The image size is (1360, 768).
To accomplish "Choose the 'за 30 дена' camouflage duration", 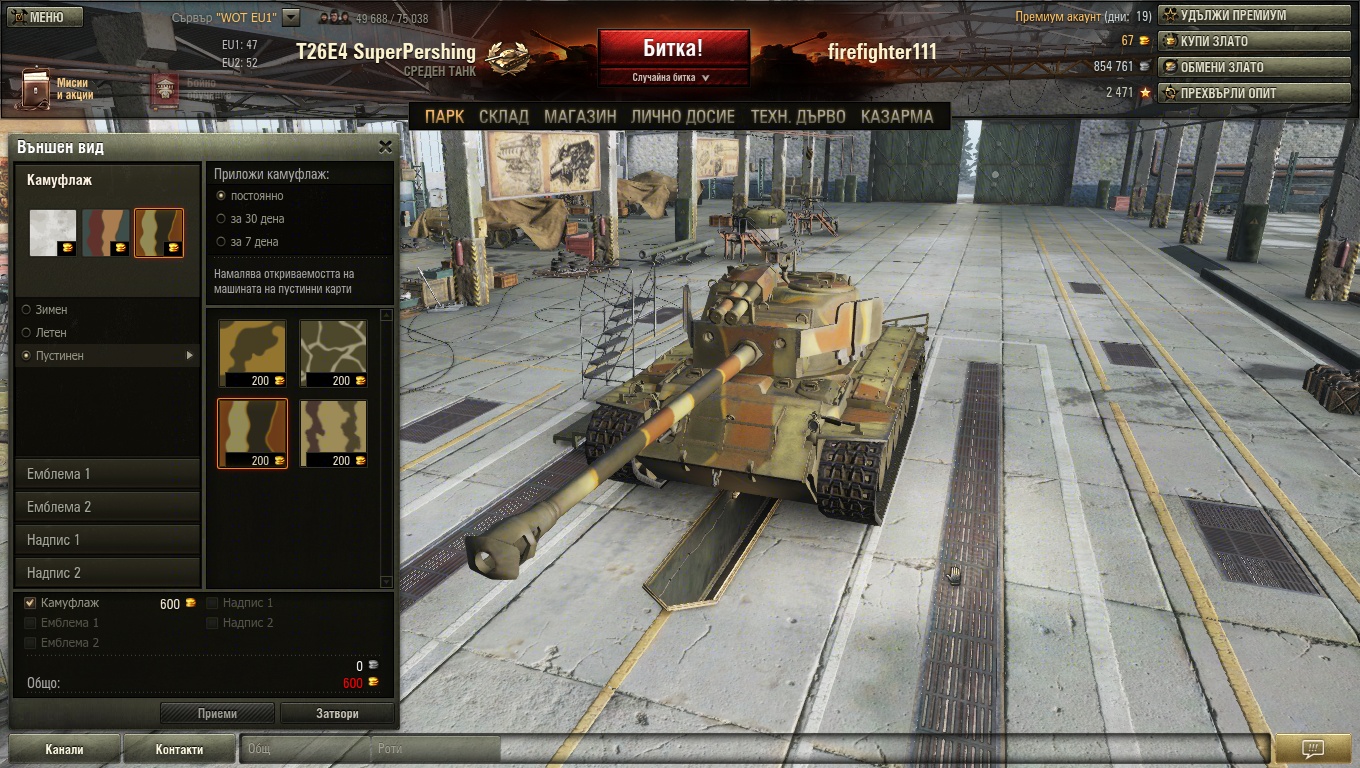I will (x=222, y=219).
